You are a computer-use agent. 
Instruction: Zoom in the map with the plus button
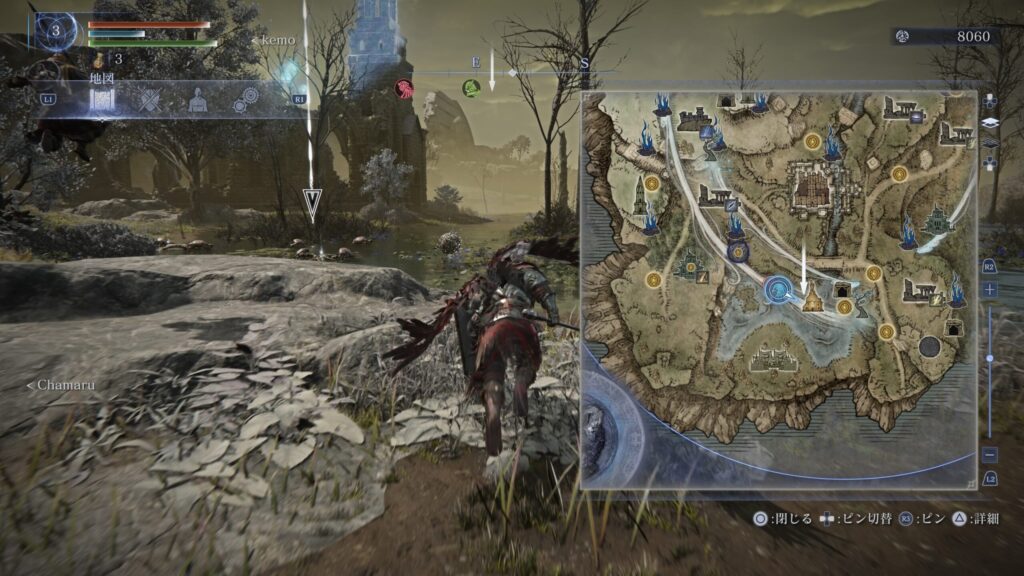pos(989,289)
